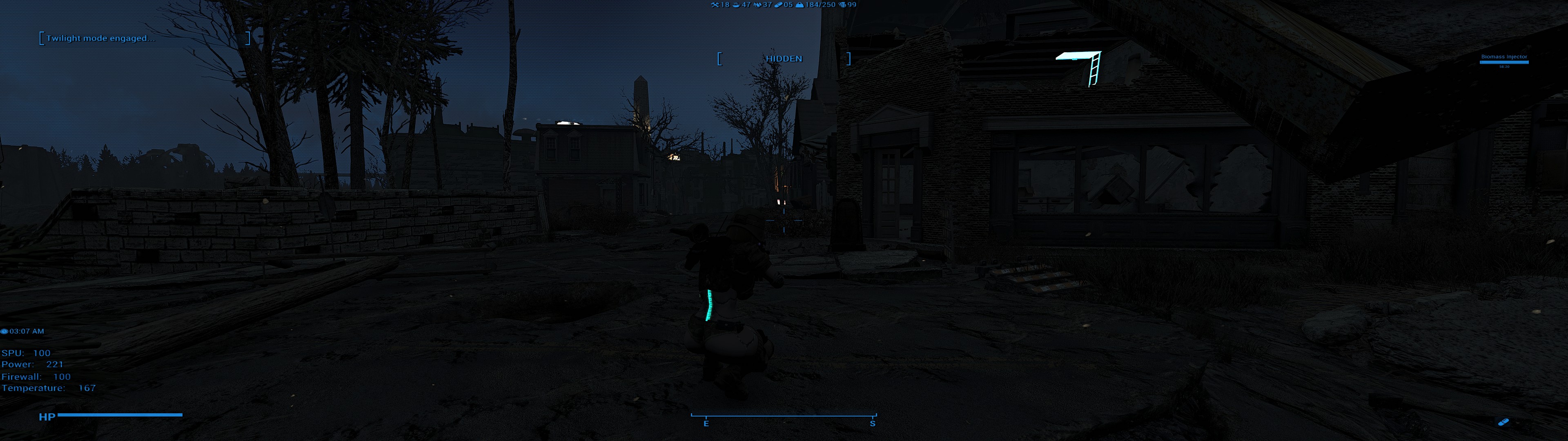Select the grenade icon showing 99

841,5
